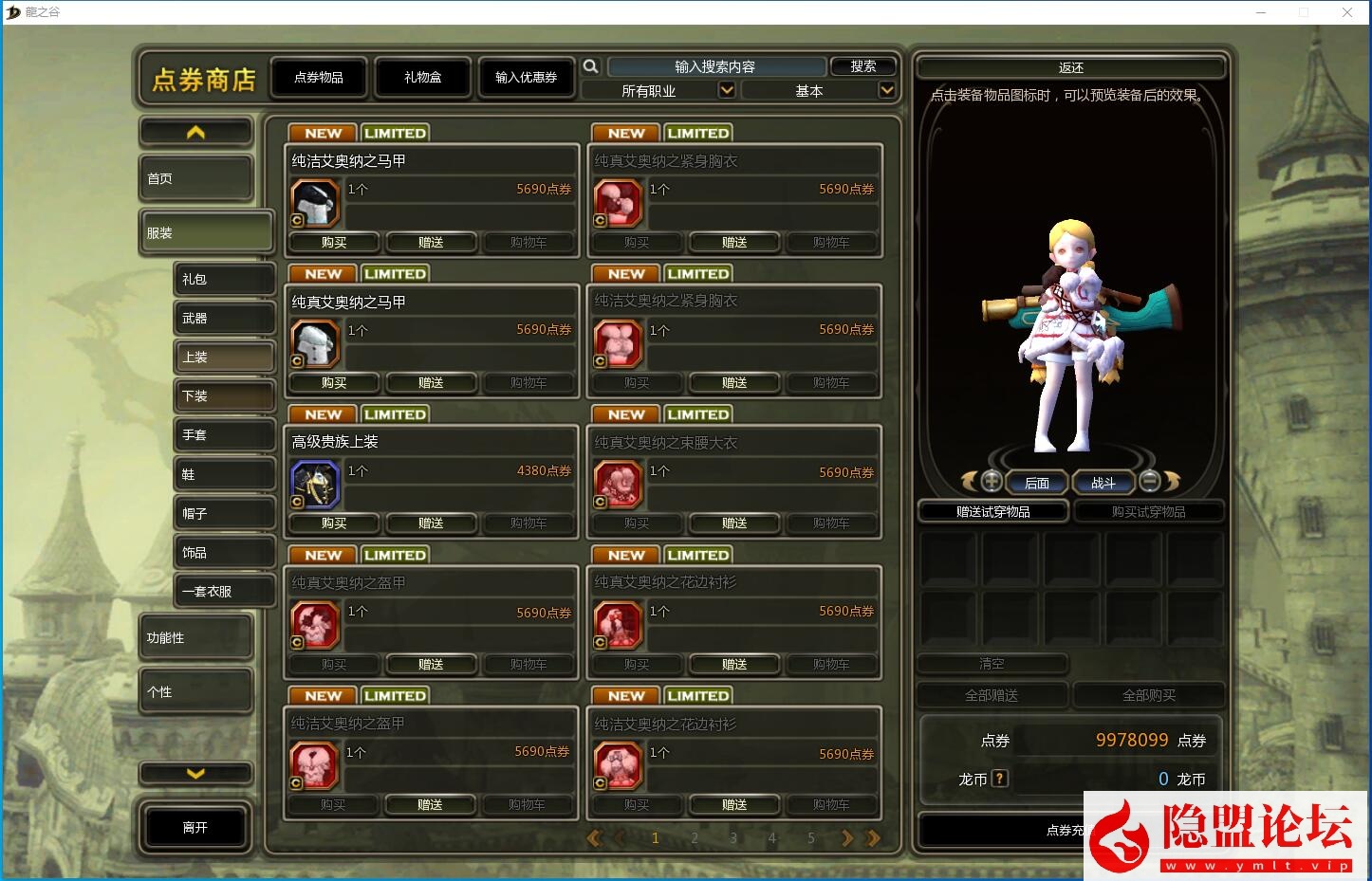Choose the 一套衣服 full outfit subcategory
Image resolution: width=1372 pixels, height=881 pixels.
pos(224,592)
